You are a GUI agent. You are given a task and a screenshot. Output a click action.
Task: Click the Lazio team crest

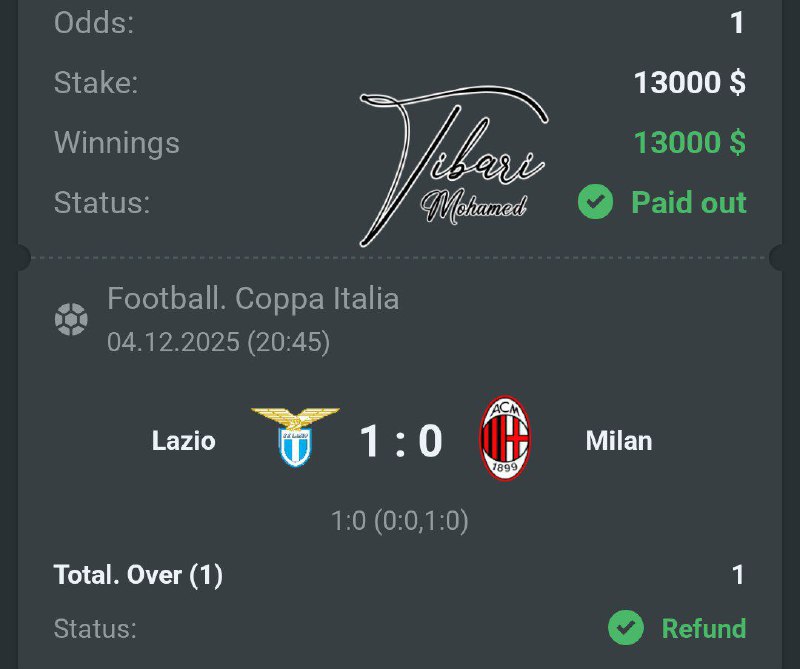295,438
